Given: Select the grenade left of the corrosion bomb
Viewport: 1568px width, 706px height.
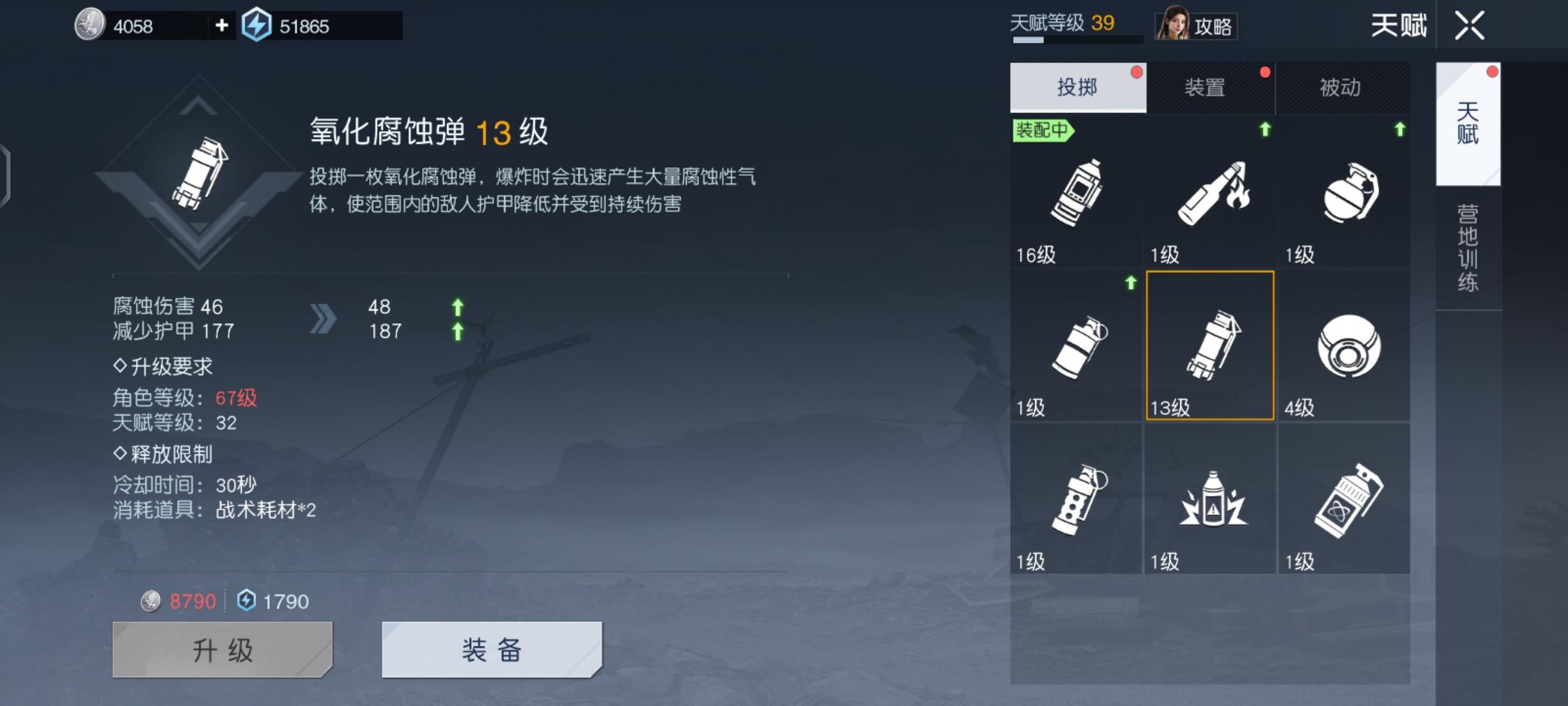Looking at the screenshot, I should [1075, 346].
